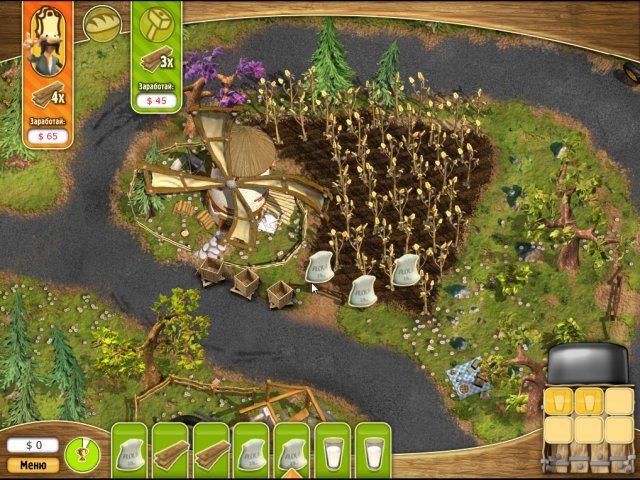This screenshot has height=480, width=640.
Task: Click the 3x planks order item
Action: pos(156,60)
